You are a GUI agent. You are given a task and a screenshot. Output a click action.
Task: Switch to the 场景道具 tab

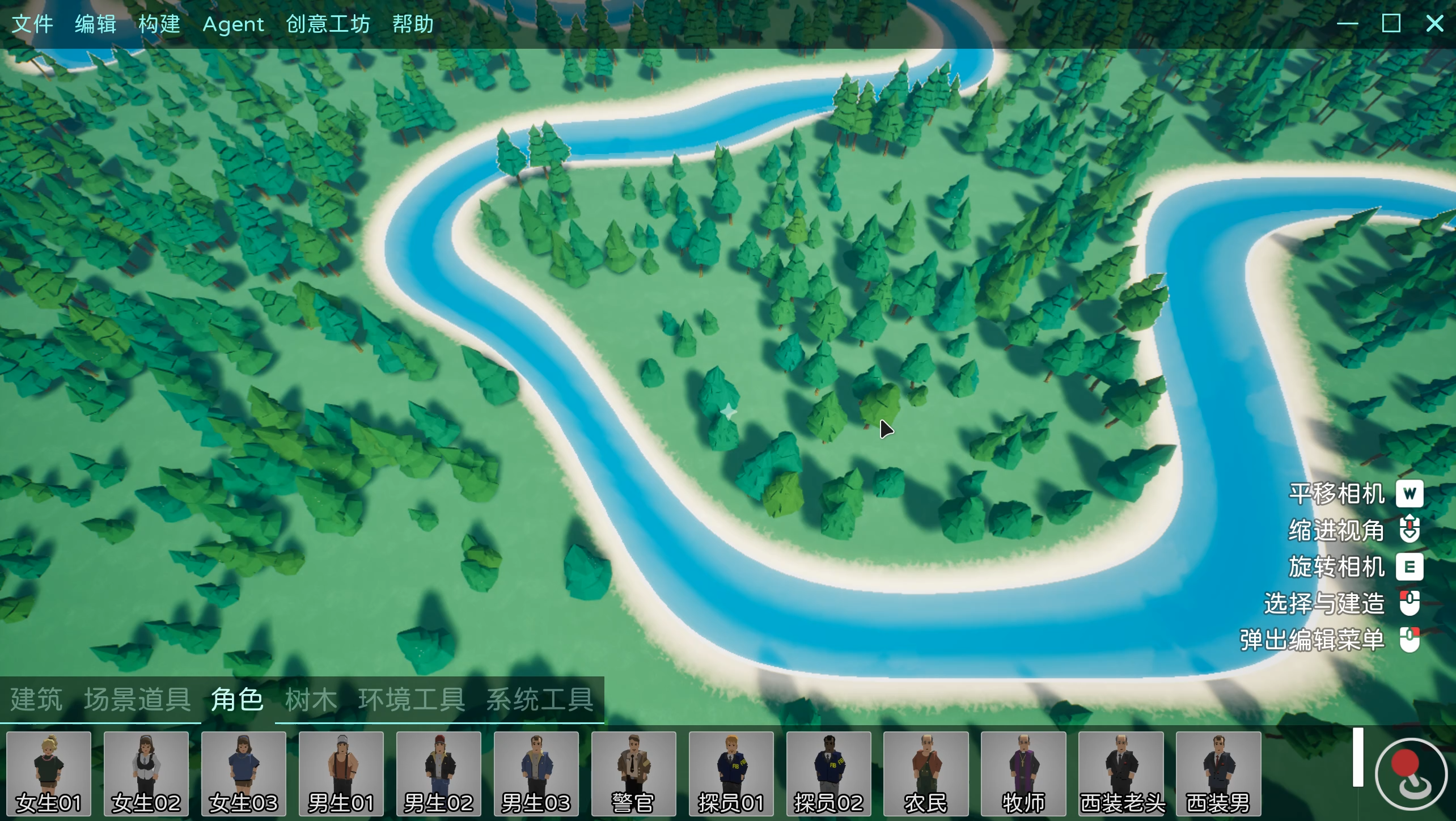coord(137,699)
